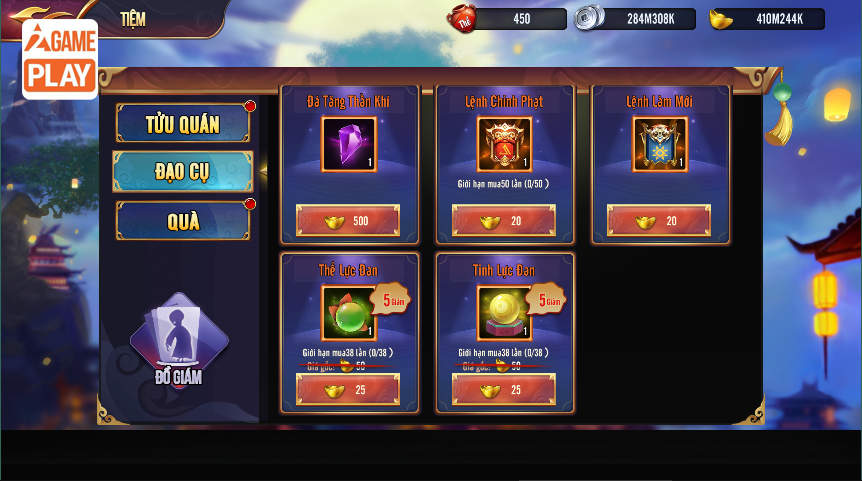Click the red stamina drum counter
862x481 pixels.
507,19
